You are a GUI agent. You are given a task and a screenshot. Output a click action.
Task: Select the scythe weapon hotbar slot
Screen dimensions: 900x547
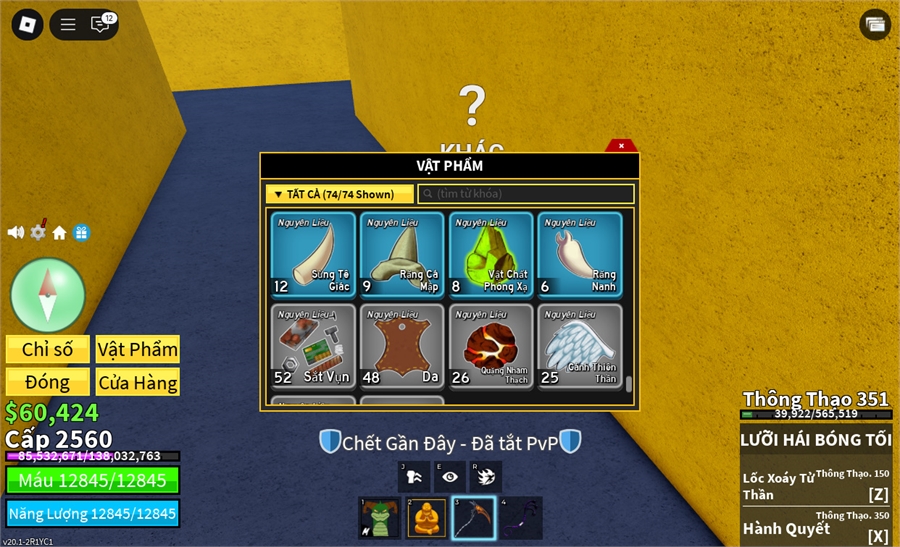[x=474, y=518]
